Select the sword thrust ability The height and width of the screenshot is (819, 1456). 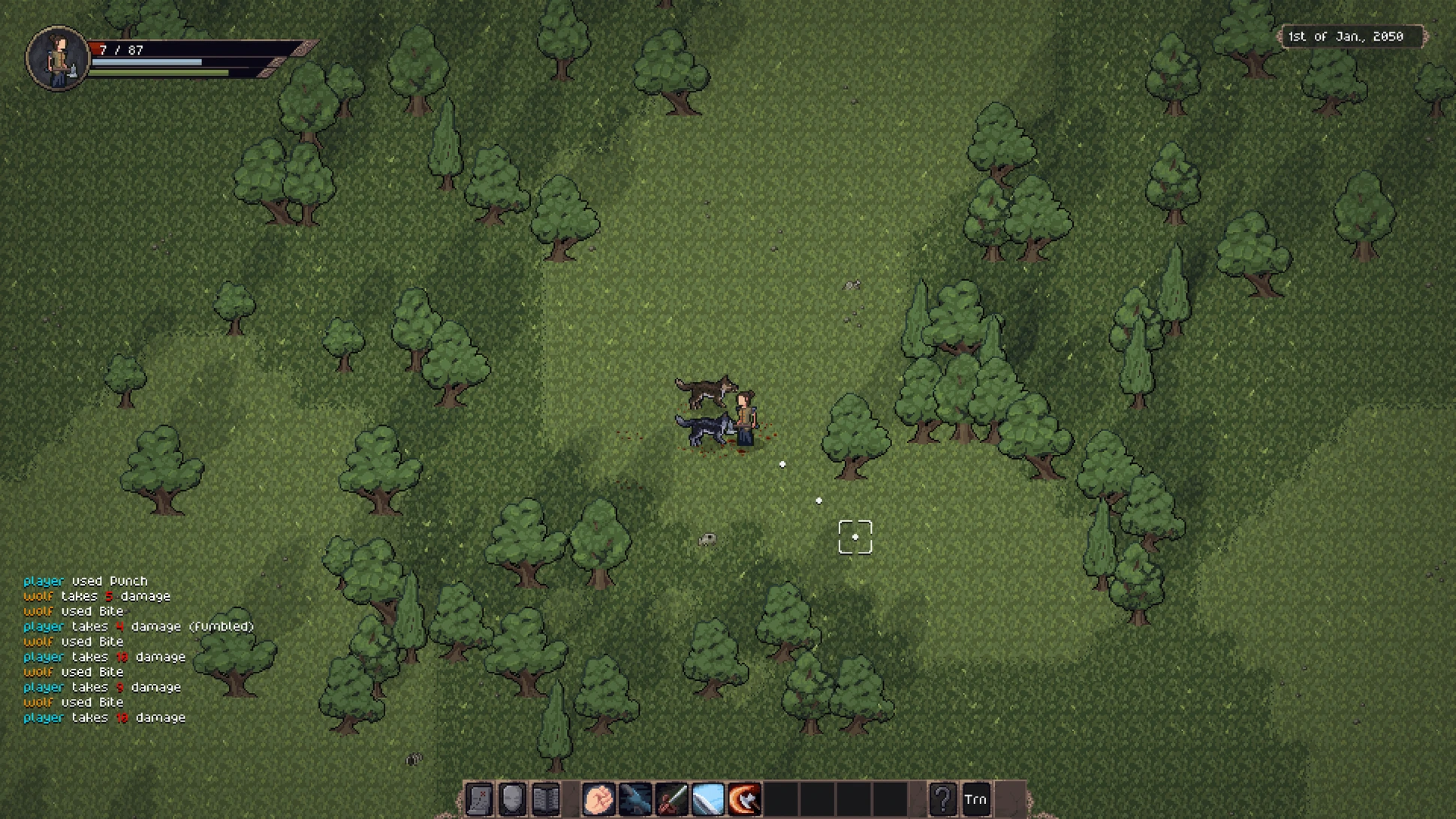click(x=671, y=799)
